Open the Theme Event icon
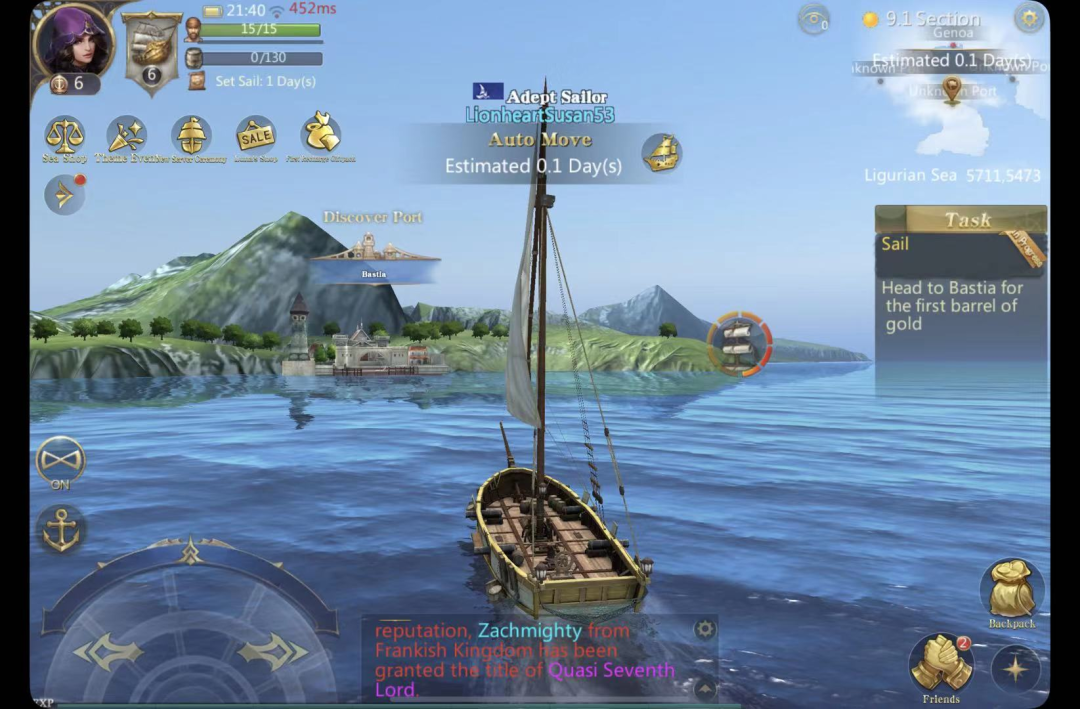This screenshot has width=1080, height=709. pos(127,135)
